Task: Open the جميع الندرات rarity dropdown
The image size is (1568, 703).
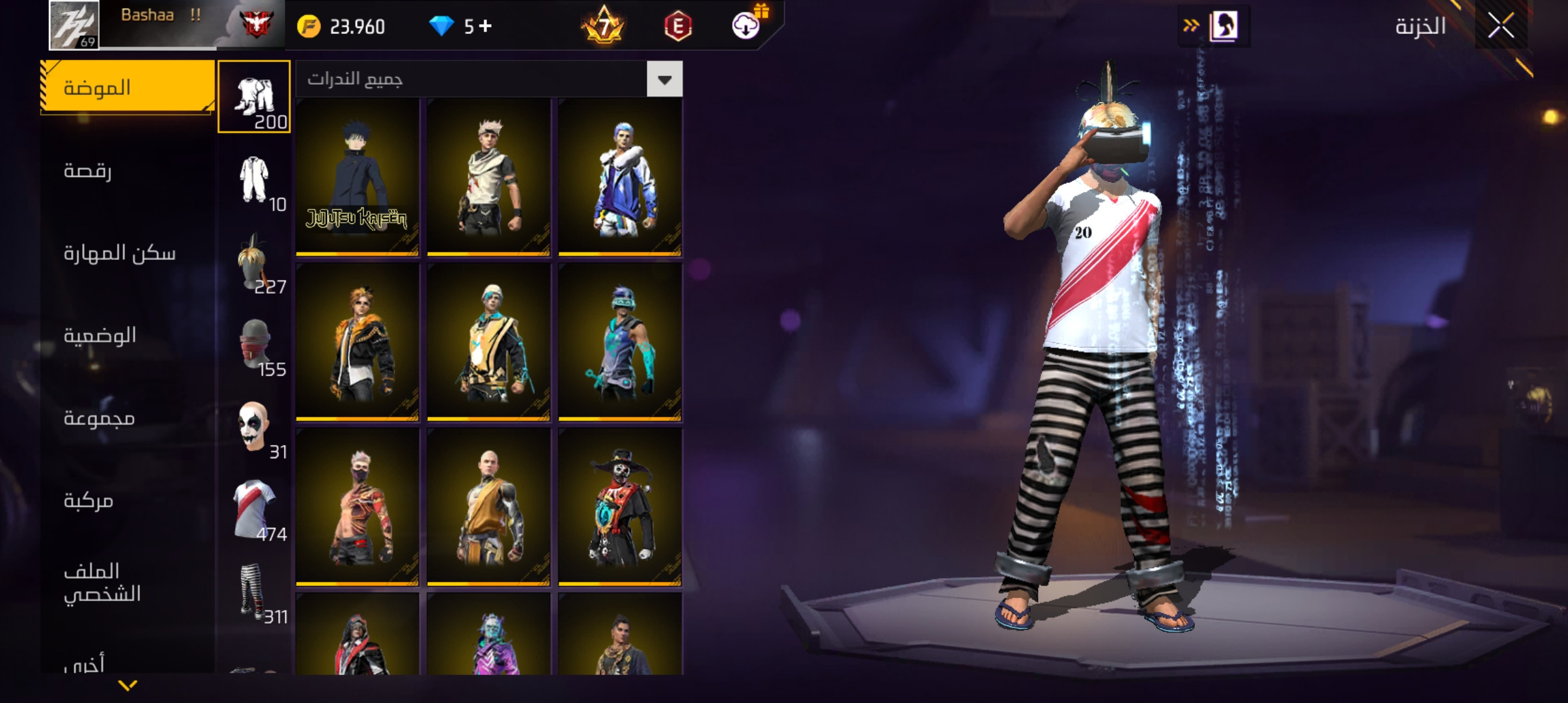Action: [664, 79]
